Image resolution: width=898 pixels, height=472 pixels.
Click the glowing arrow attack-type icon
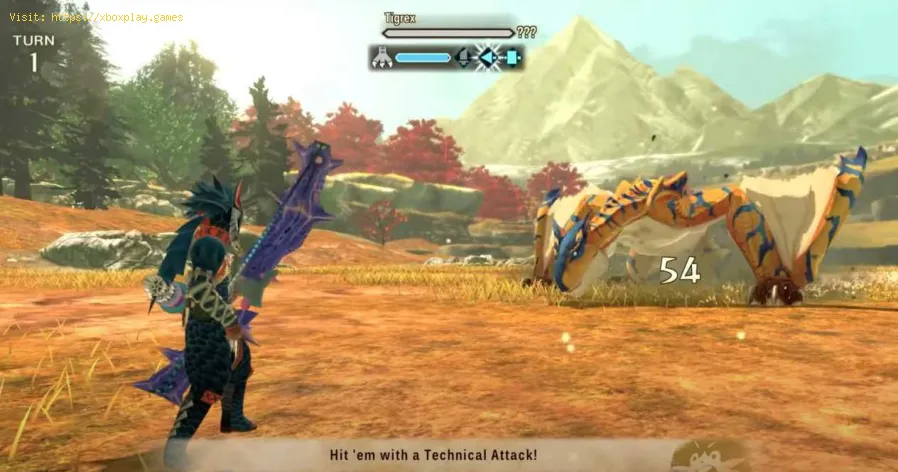(x=488, y=58)
